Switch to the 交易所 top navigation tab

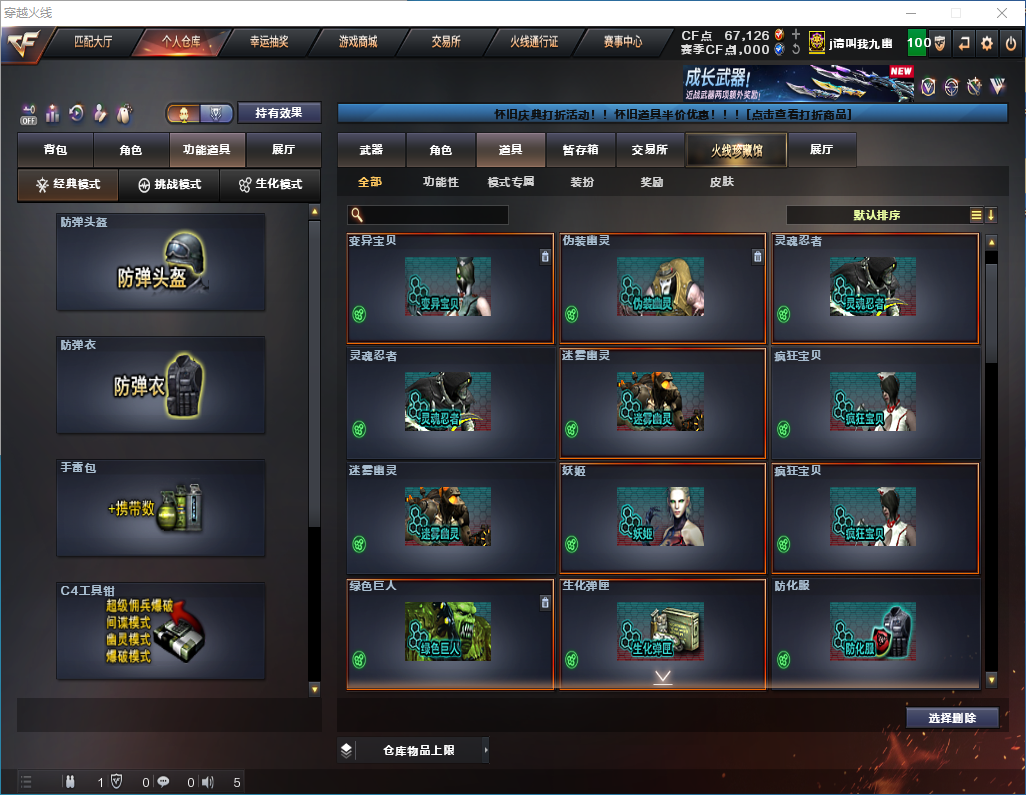click(446, 42)
